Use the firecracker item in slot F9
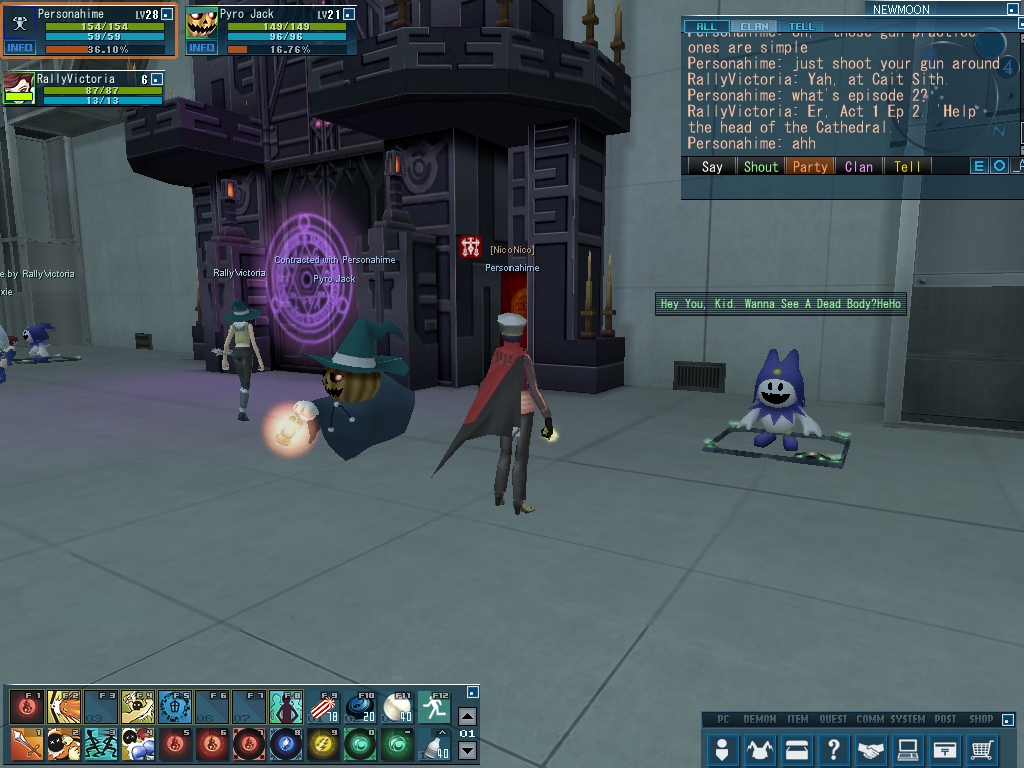The width and height of the screenshot is (1024, 768). (324, 707)
